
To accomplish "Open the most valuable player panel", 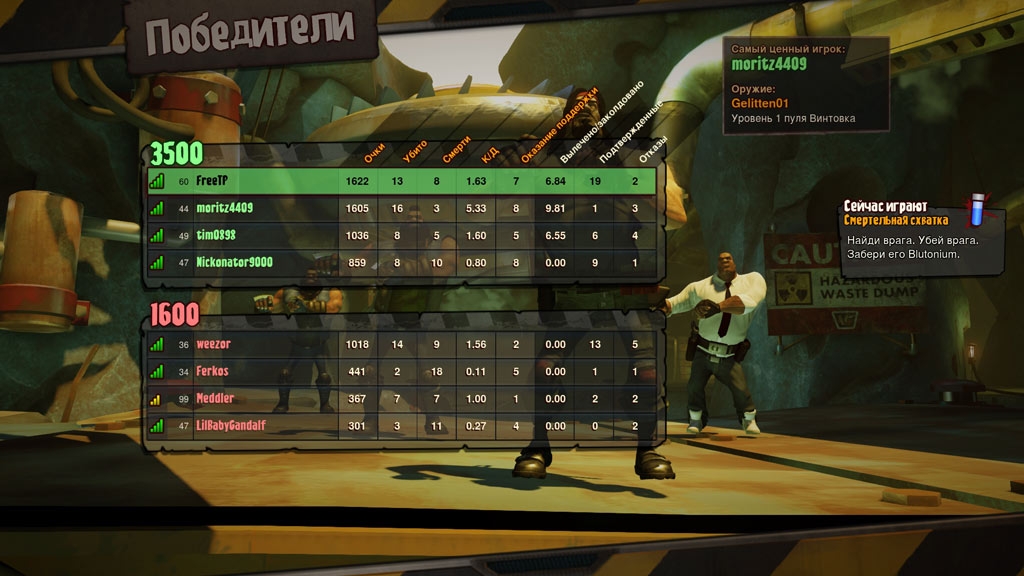I will [x=806, y=85].
